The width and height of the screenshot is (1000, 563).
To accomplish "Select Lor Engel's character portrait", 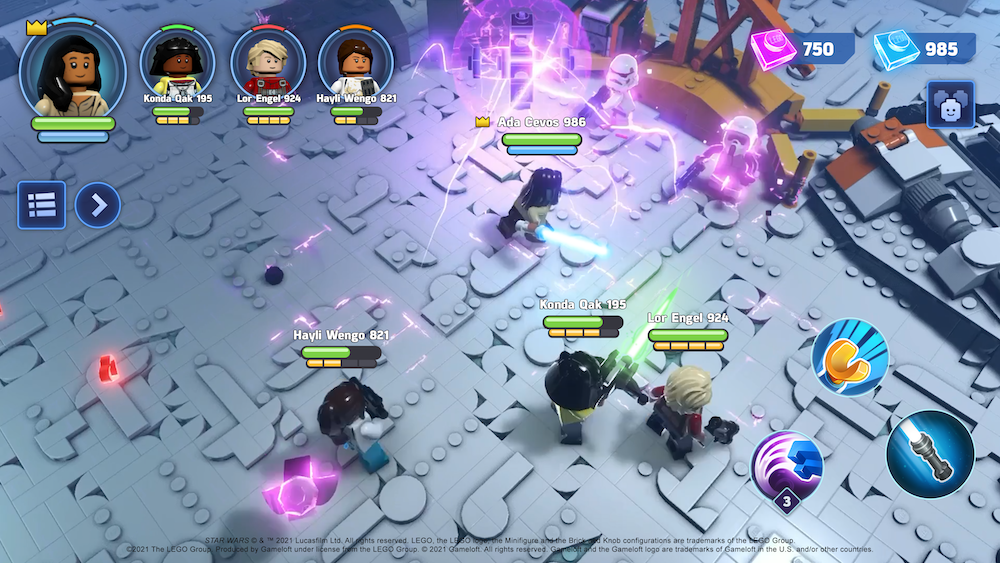I will coord(268,62).
